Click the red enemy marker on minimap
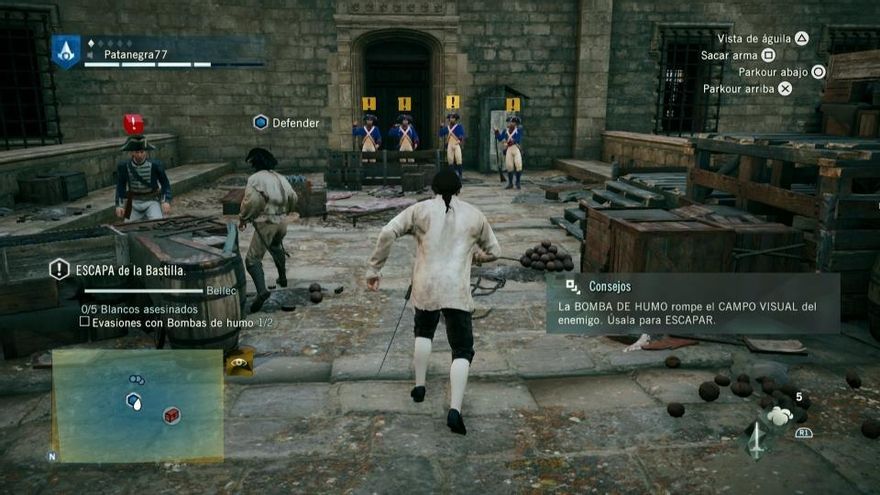The height and width of the screenshot is (495, 880). 172,415
